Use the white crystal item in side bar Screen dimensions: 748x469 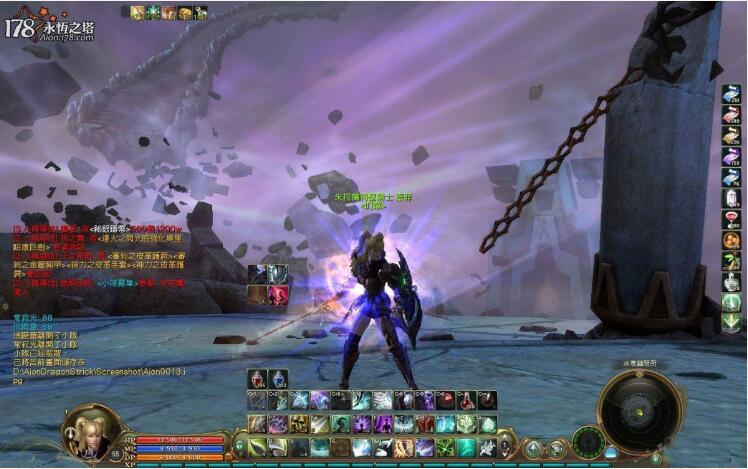coord(731,197)
